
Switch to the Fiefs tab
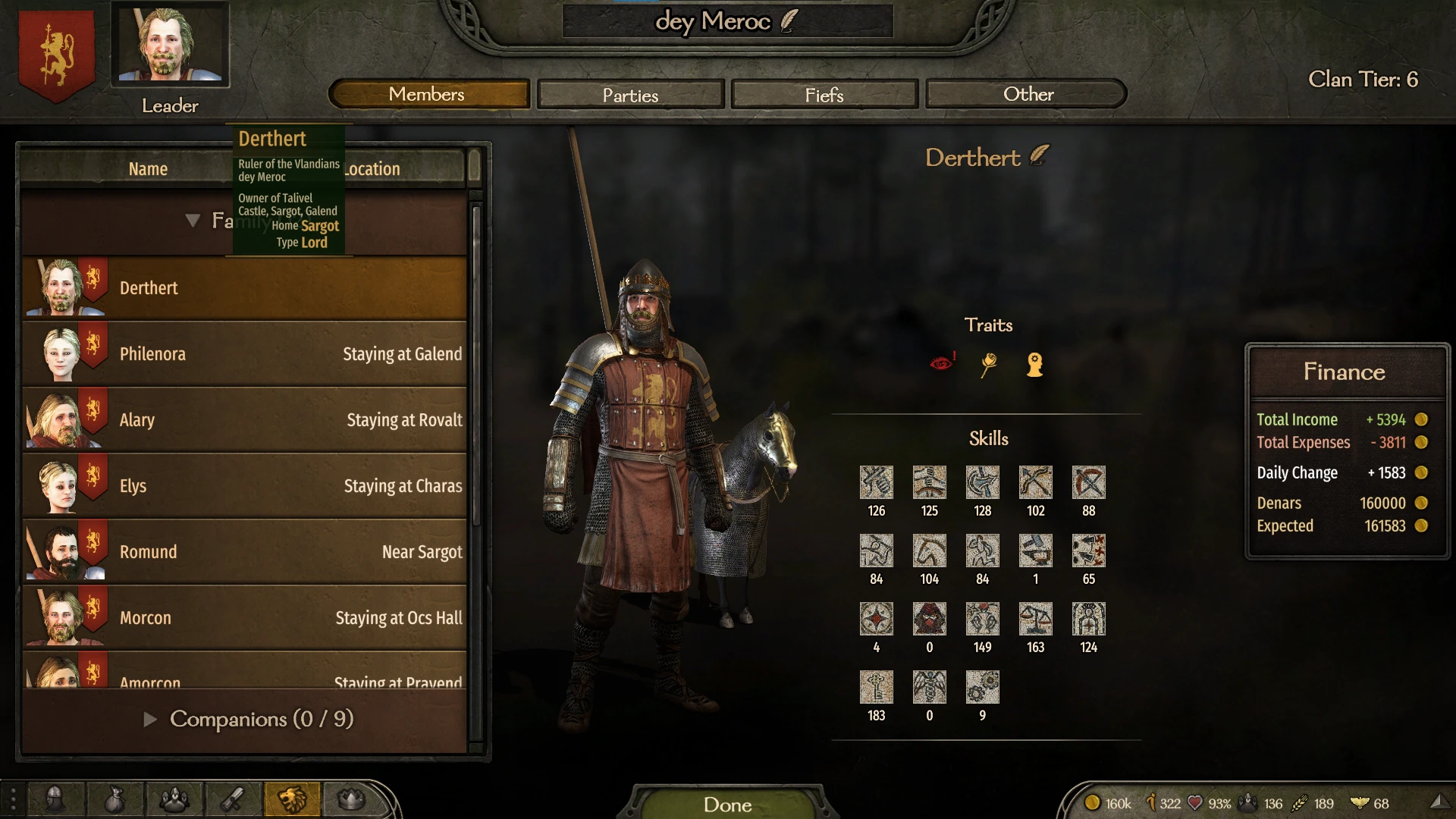tap(824, 94)
